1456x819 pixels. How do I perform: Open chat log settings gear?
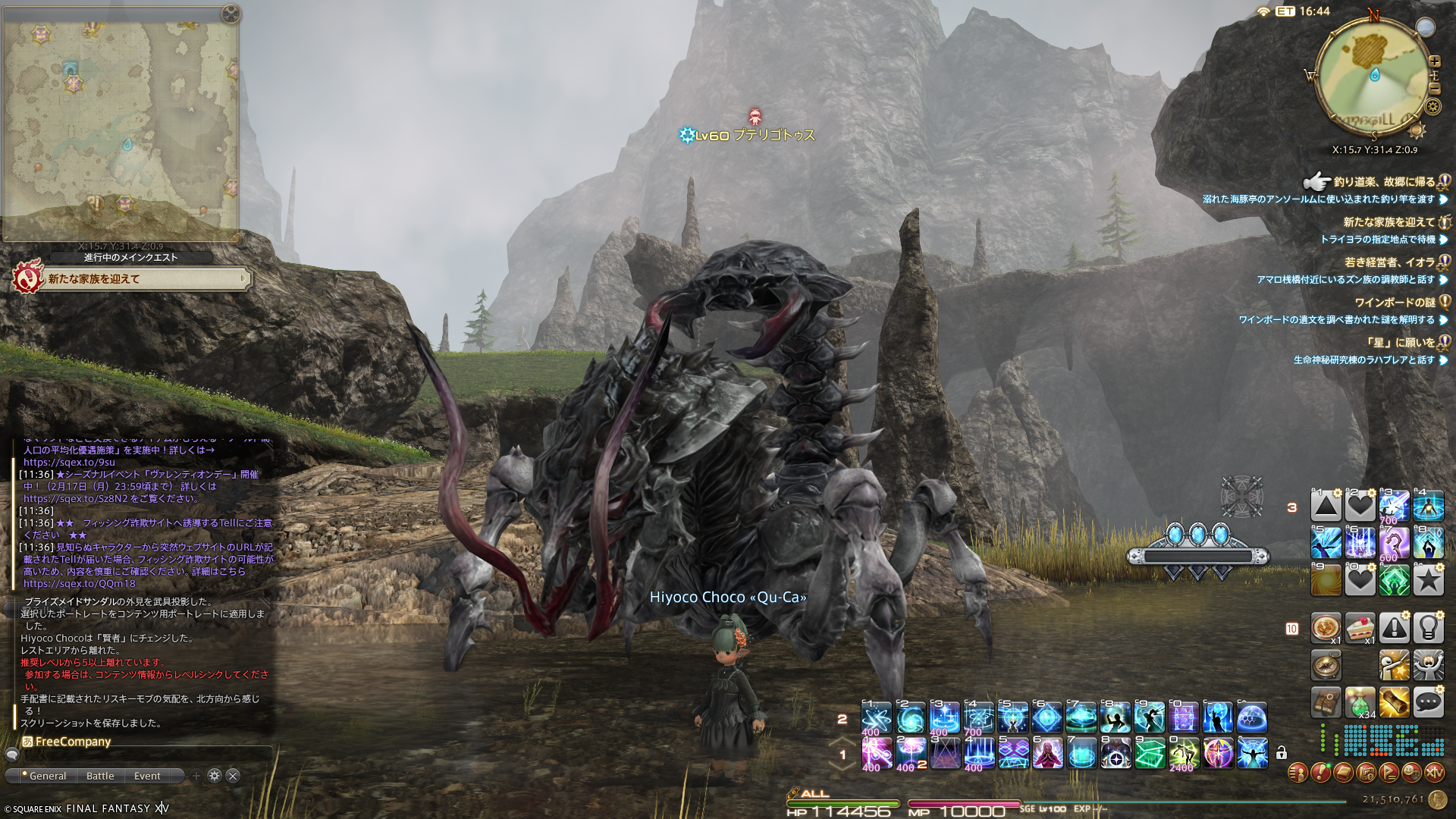pos(215,776)
